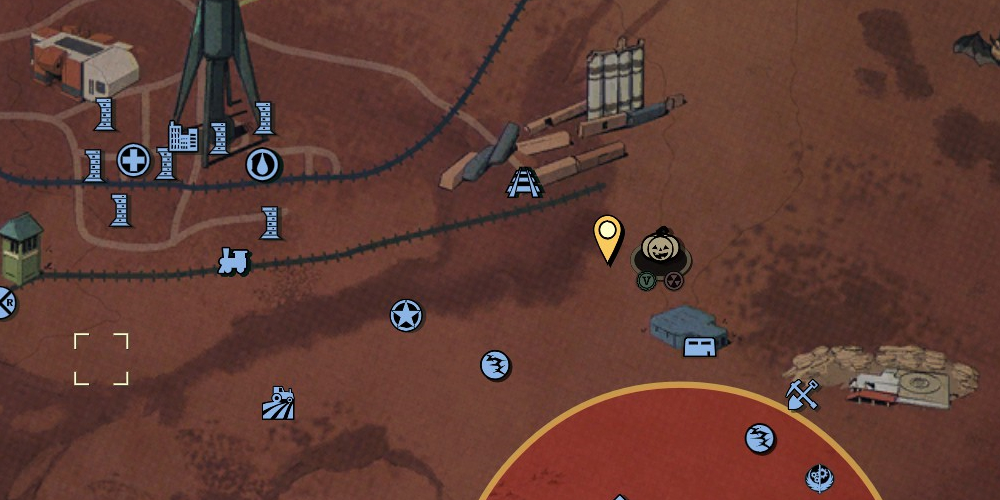The width and height of the screenshot is (1000, 500).
Task: Select the star-in-circle map marker
Action: click(x=406, y=316)
